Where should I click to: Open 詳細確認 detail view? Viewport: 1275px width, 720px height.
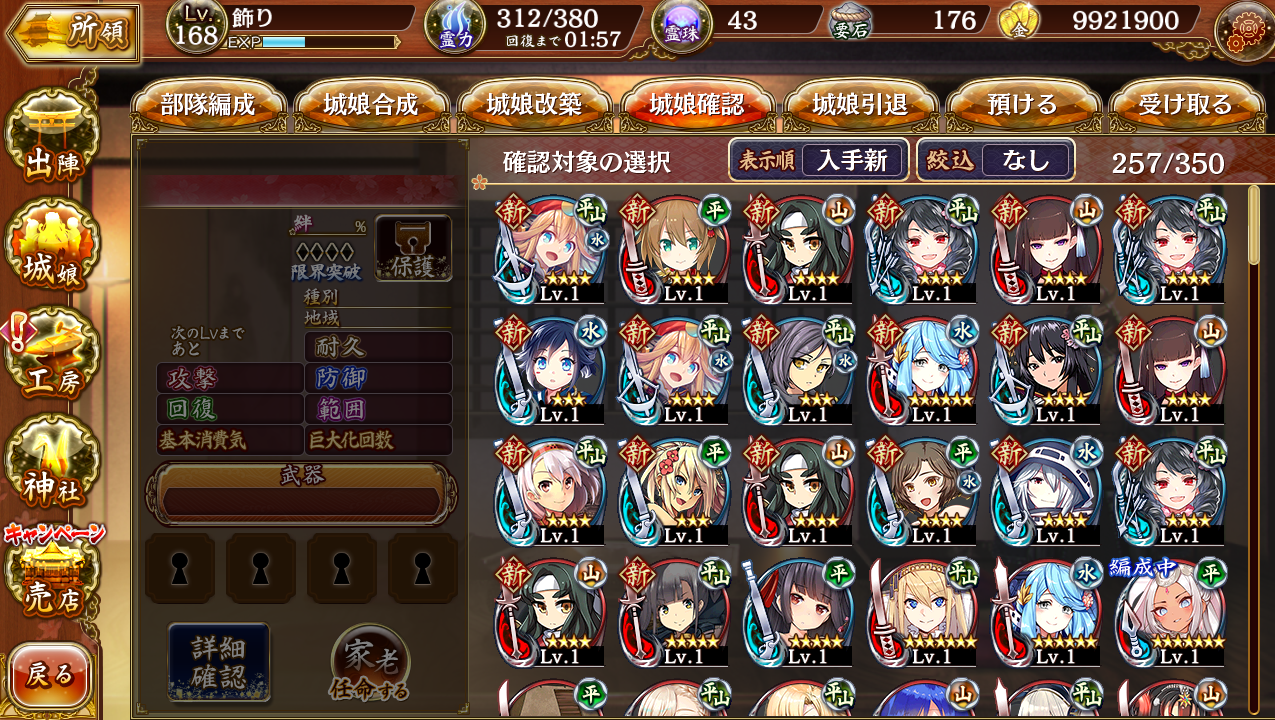(219, 660)
